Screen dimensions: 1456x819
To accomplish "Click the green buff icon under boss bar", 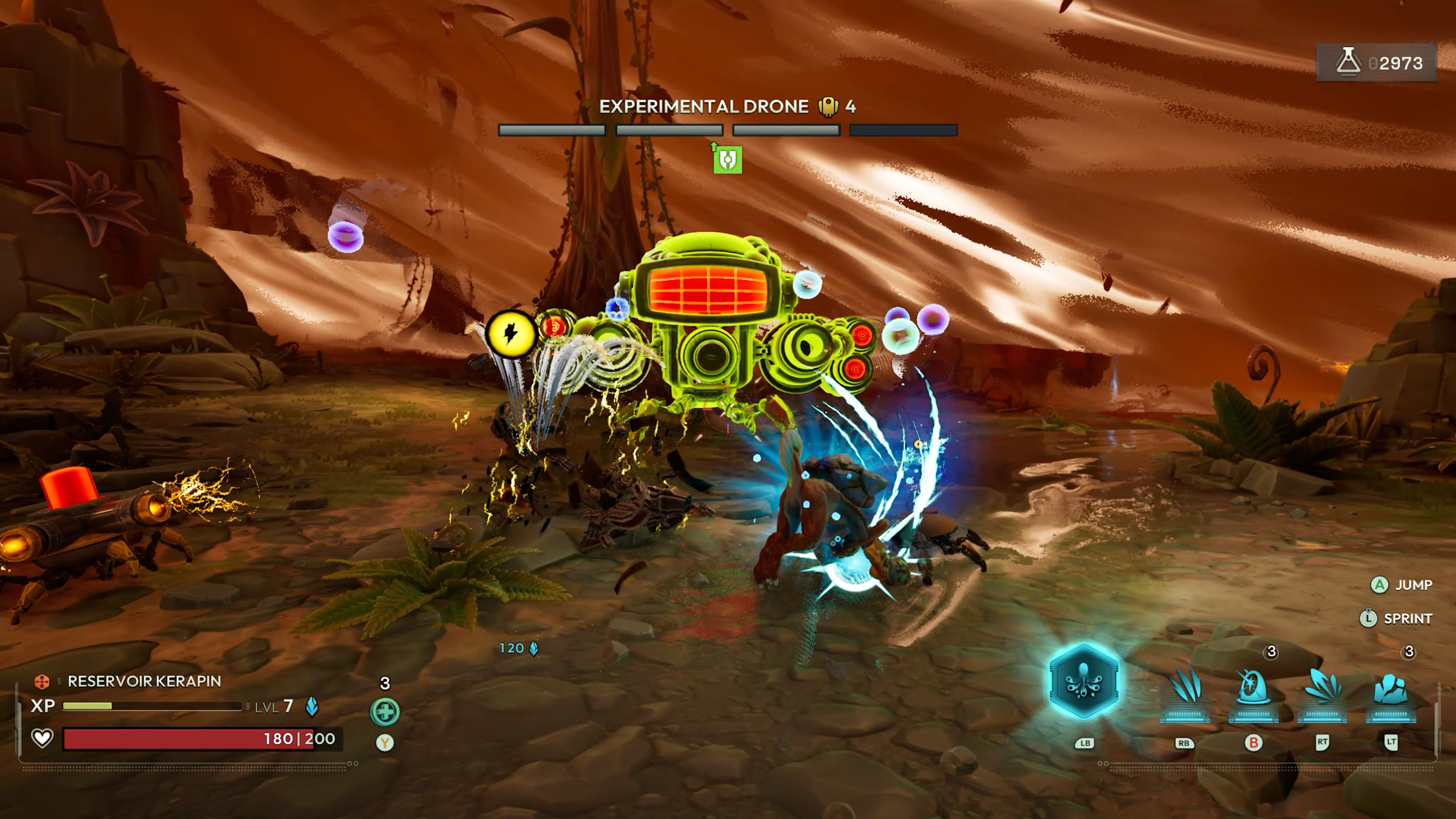I will click(727, 159).
